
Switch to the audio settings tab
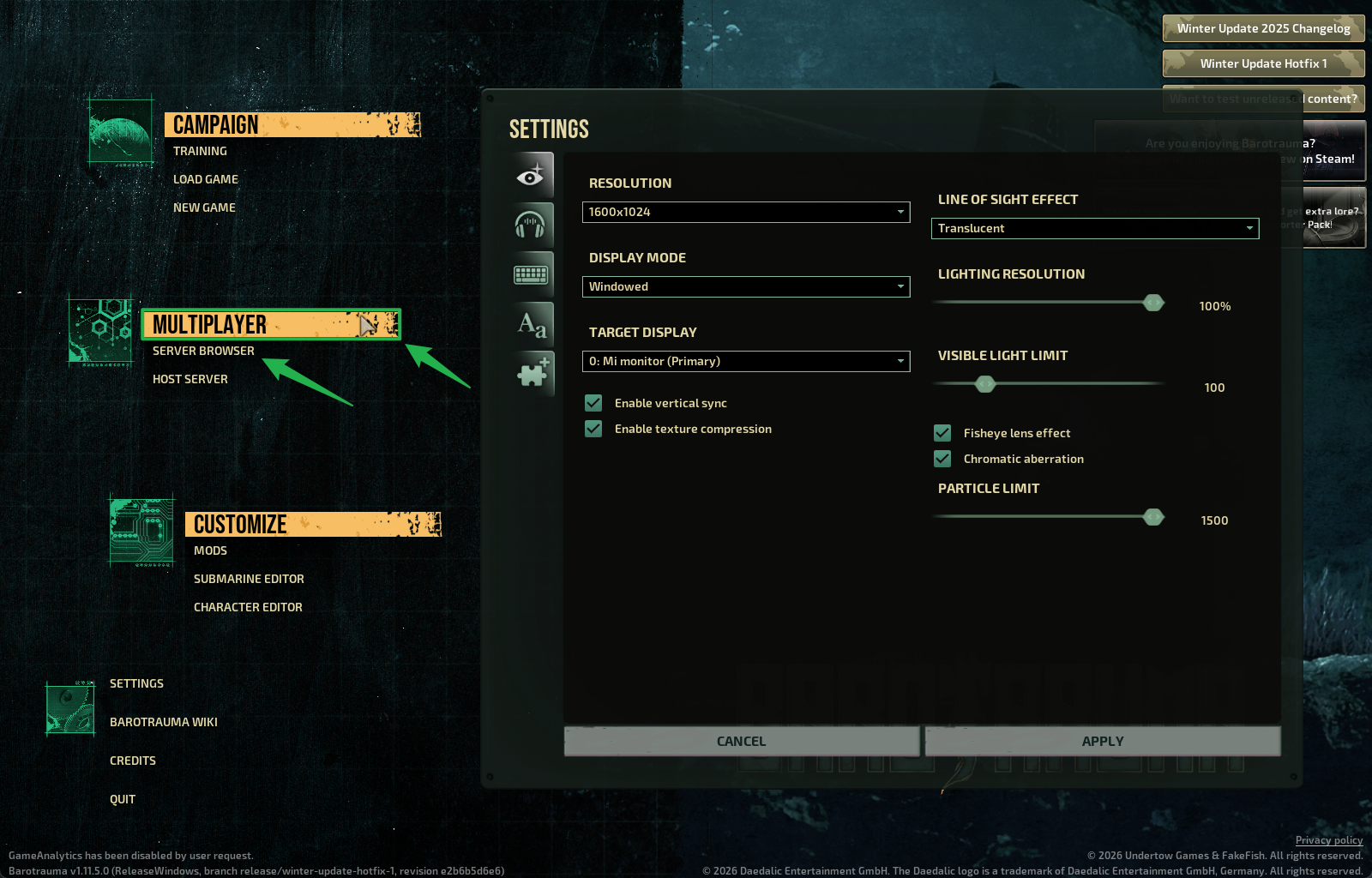point(531,225)
